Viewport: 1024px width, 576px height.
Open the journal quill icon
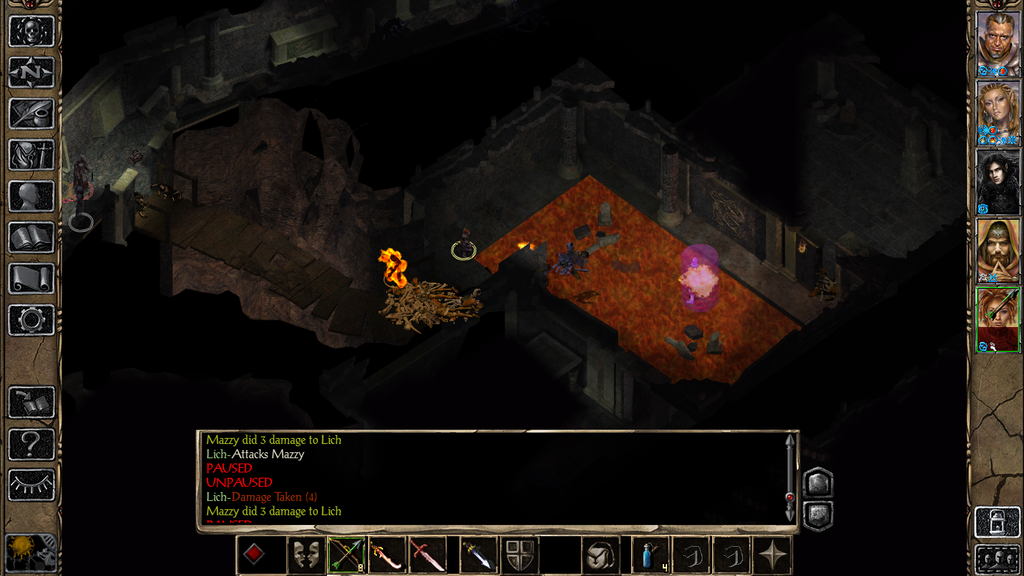[31, 113]
